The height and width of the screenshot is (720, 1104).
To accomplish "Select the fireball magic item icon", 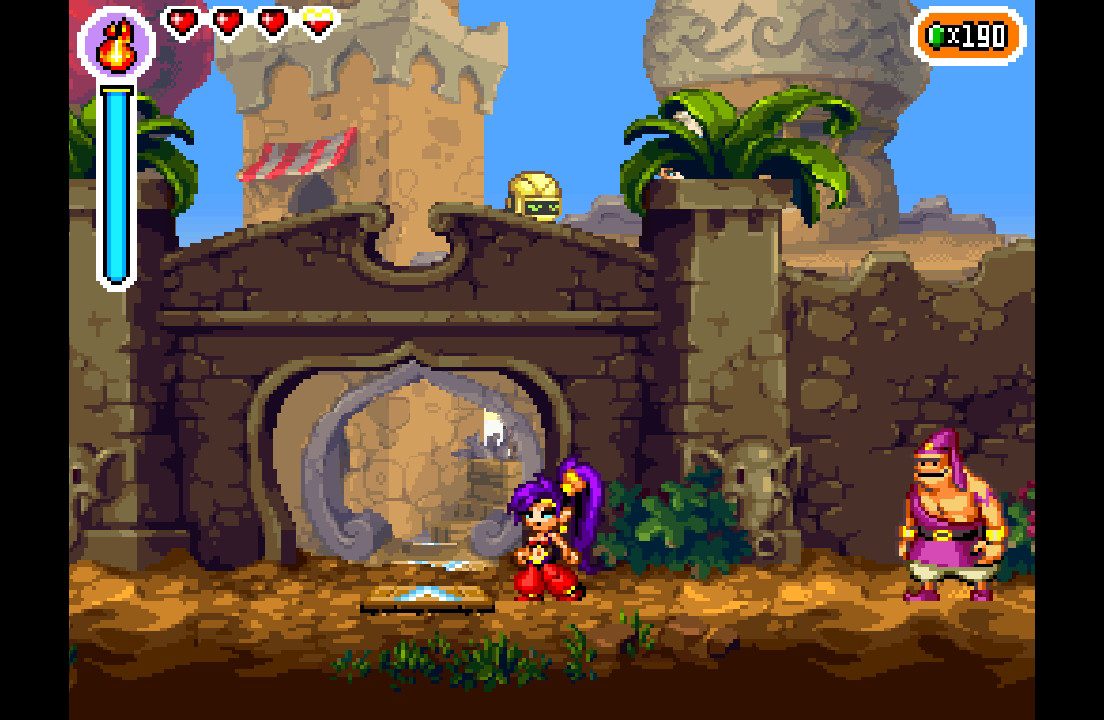I will coord(116,44).
